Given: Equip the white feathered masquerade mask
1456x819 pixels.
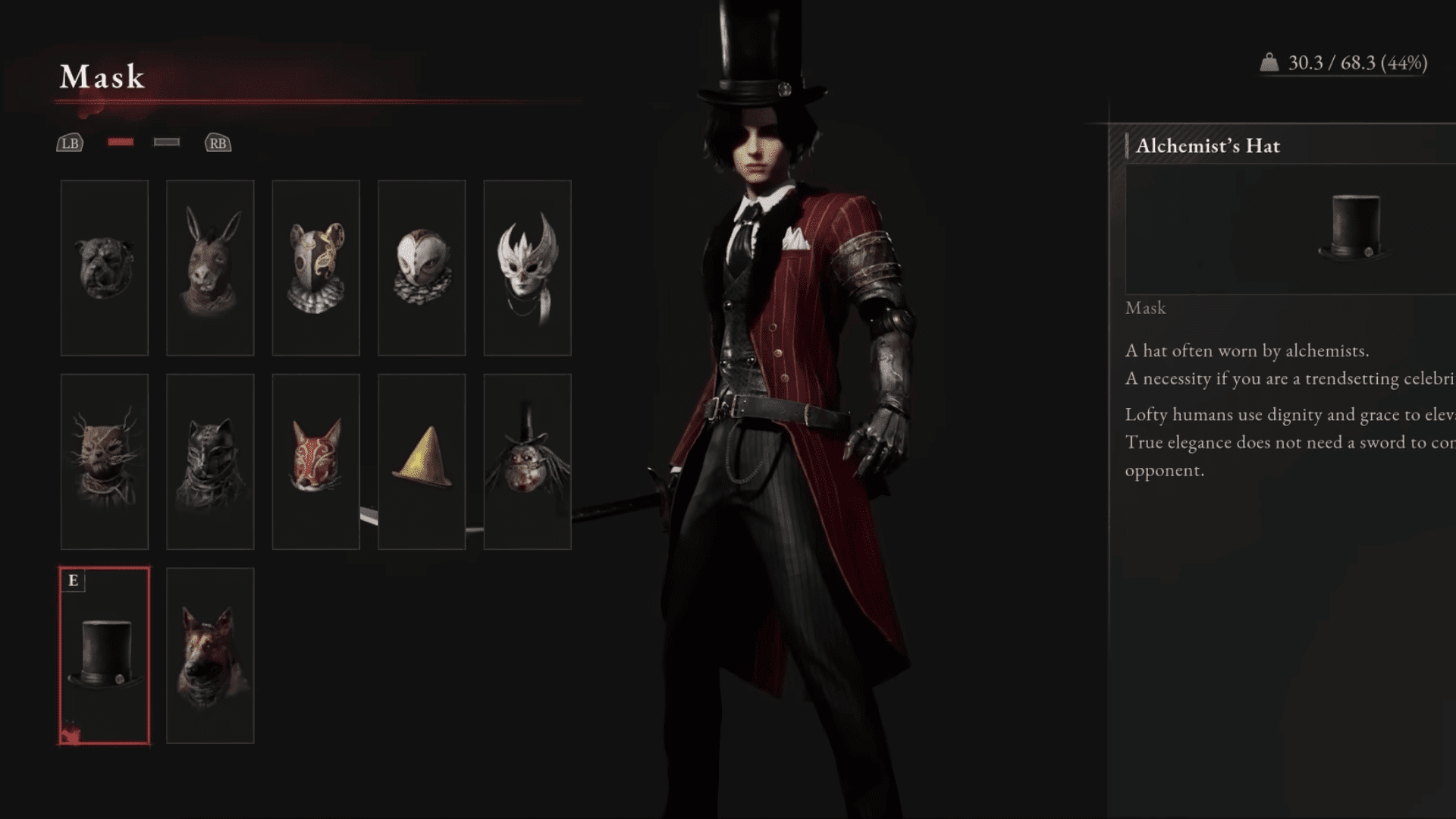Looking at the screenshot, I should 527,268.
